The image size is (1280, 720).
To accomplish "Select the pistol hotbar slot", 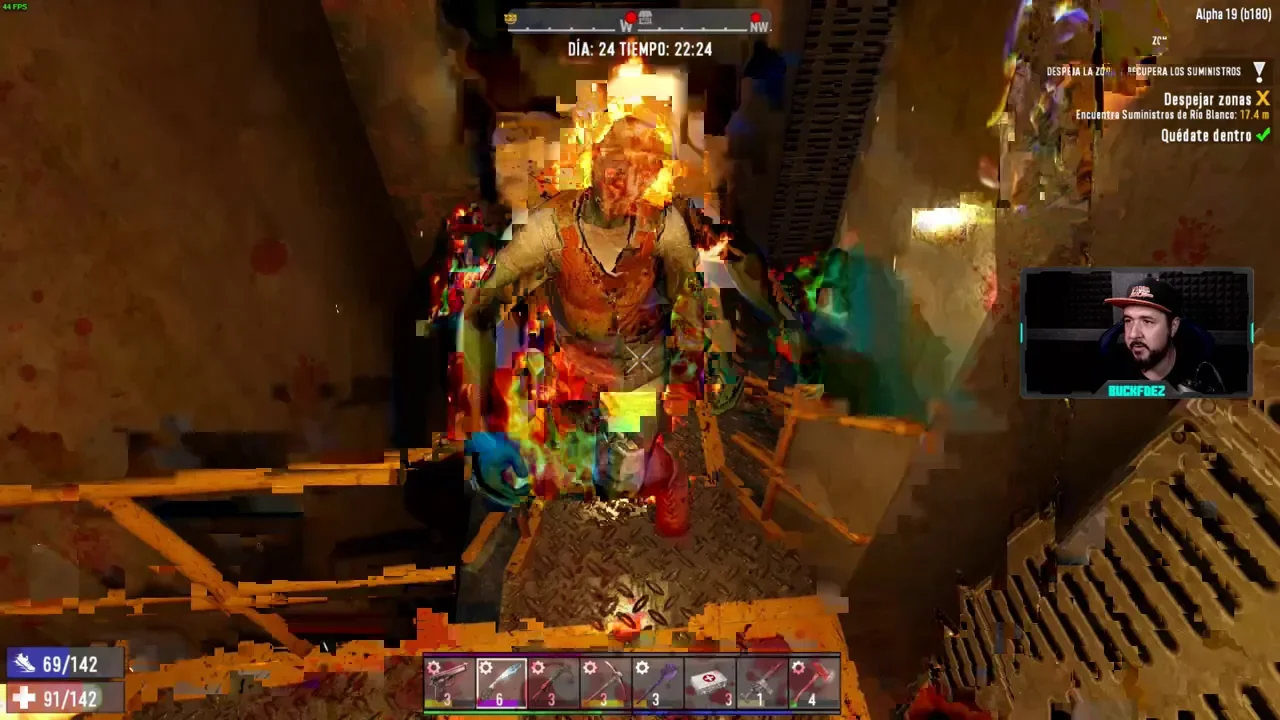I will 449,683.
